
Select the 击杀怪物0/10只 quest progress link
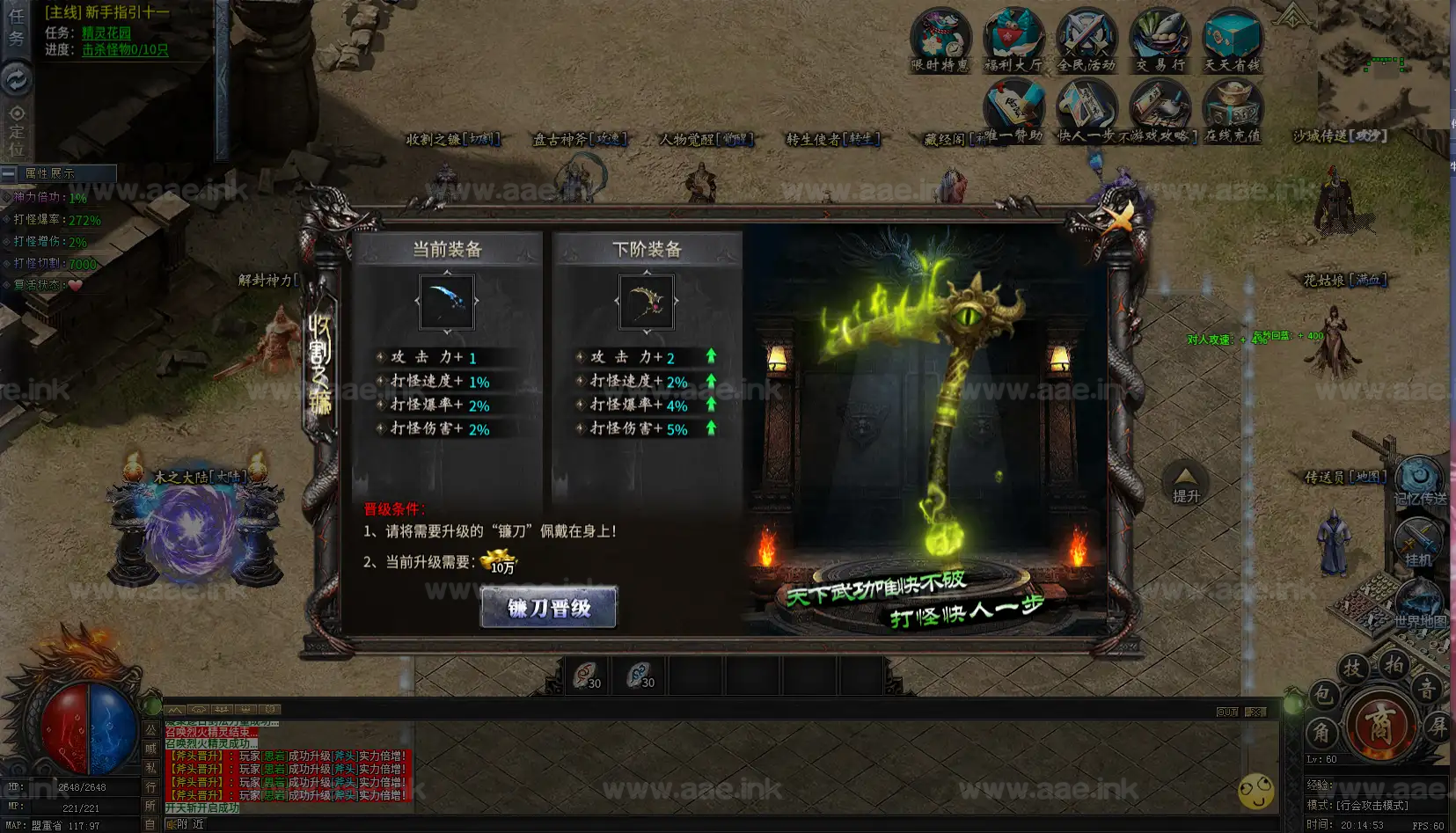[125, 49]
